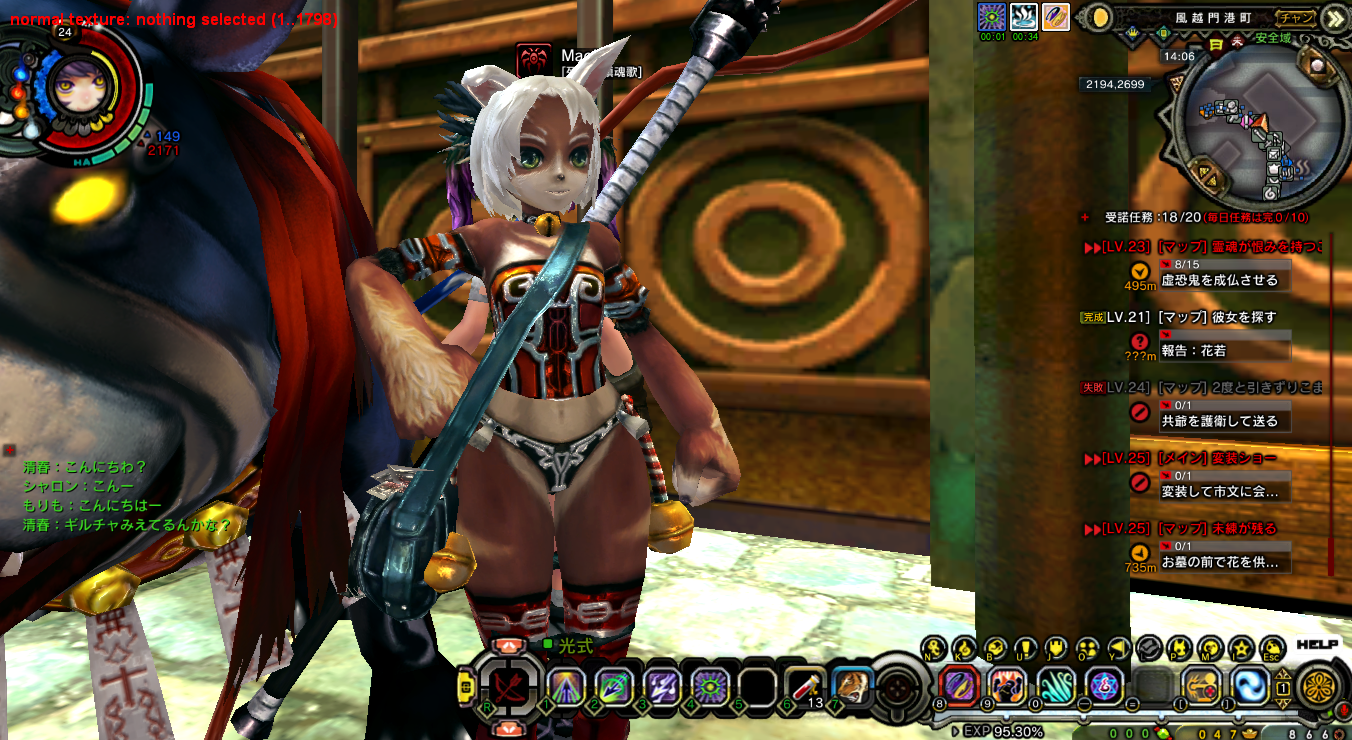Image resolution: width=1352 pixels, height=740 pixels.
Task: Use the teal tornado hotbar skill
Action: pyautogui.click(x=1055, y=686)
